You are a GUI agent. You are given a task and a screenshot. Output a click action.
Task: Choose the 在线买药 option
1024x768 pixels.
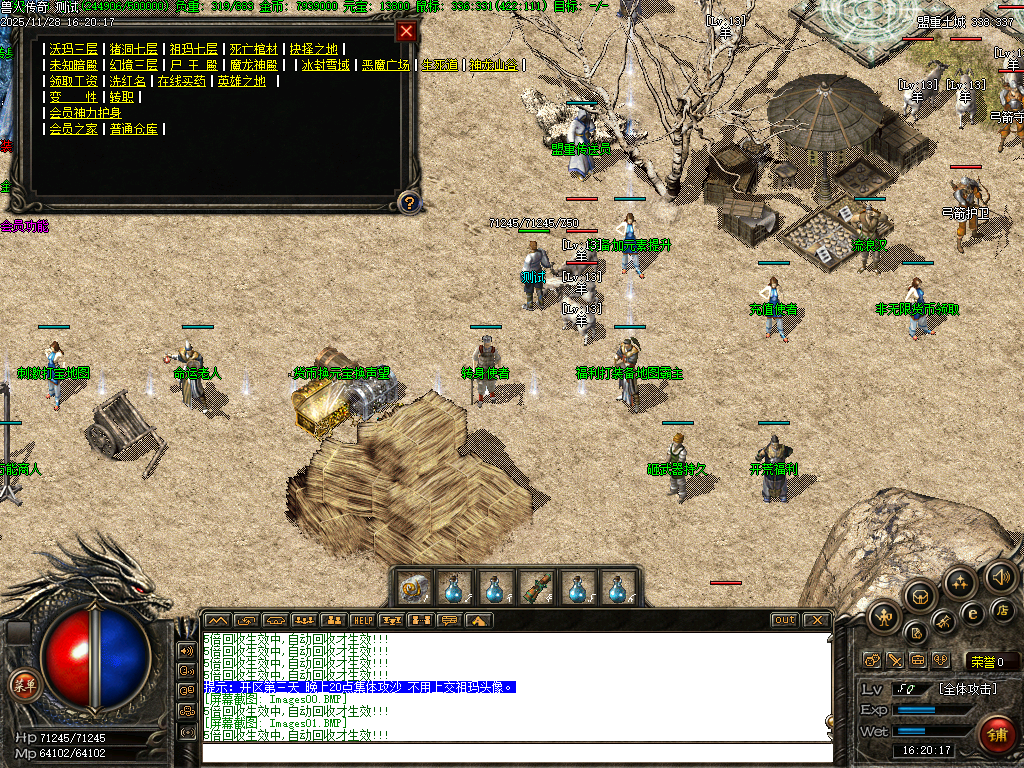point(182,81)
